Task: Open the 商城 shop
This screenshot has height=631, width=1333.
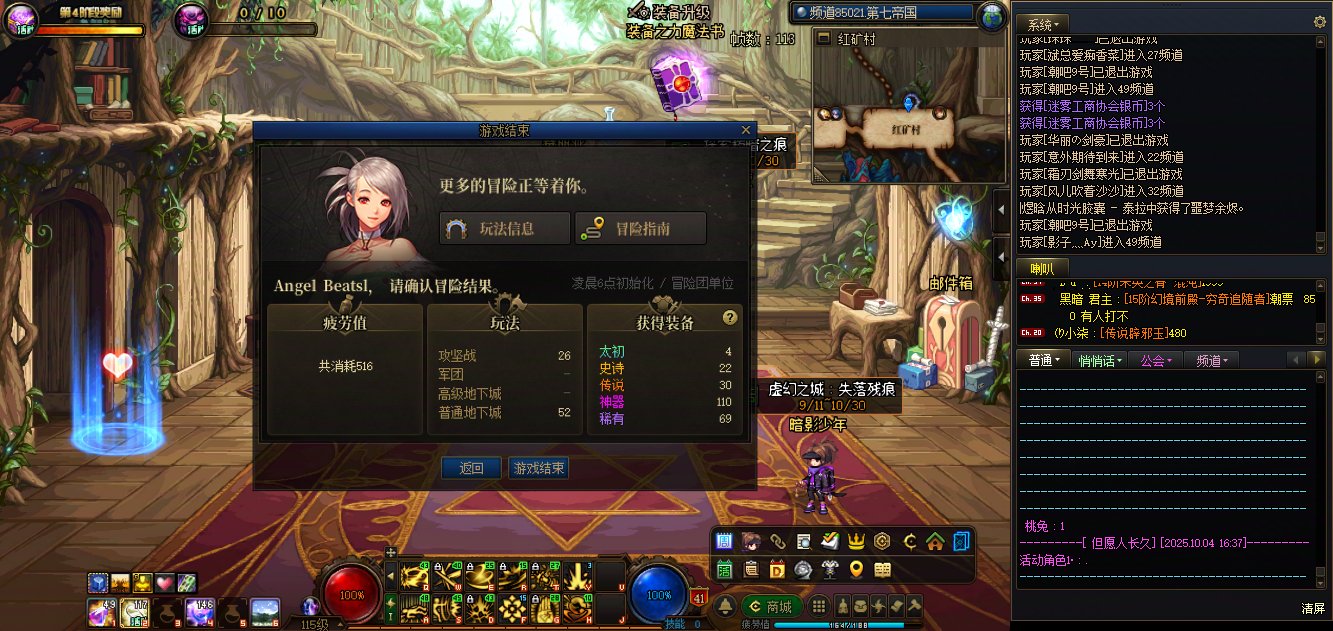Action: point(772,607)
